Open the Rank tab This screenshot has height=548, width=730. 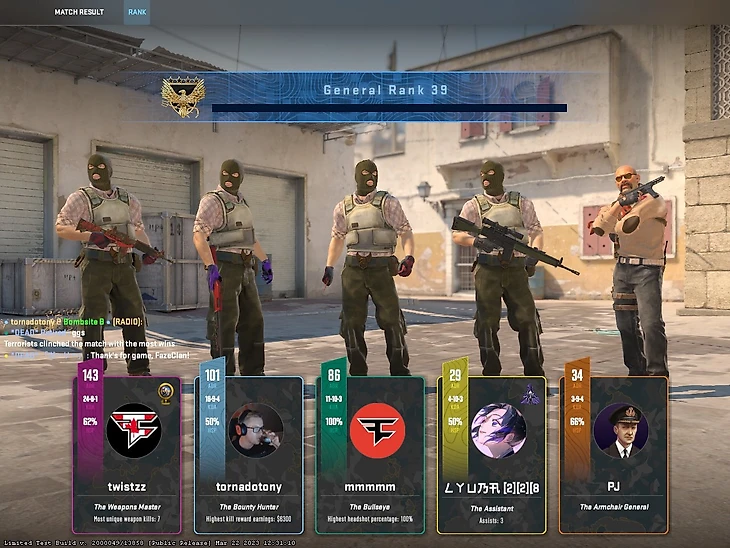pos(138,14)
